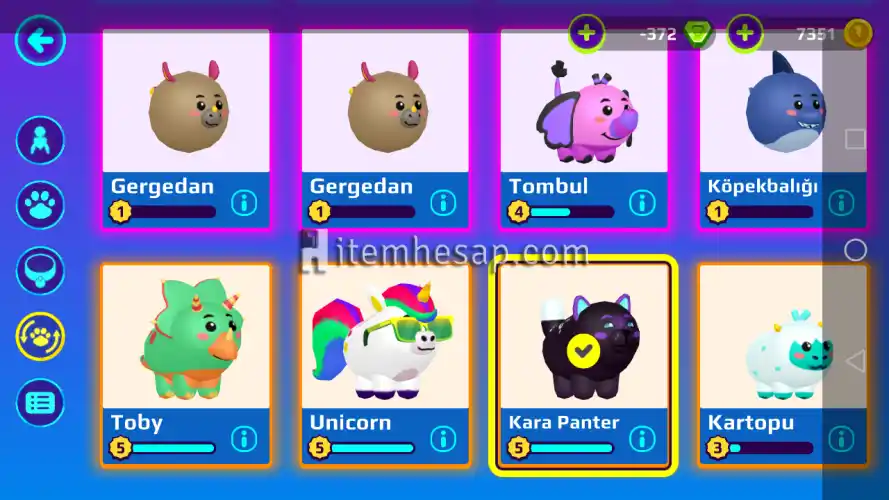Show Kara Panter's info details
This screenshot has height=500, width=889.
click(642, 439)
